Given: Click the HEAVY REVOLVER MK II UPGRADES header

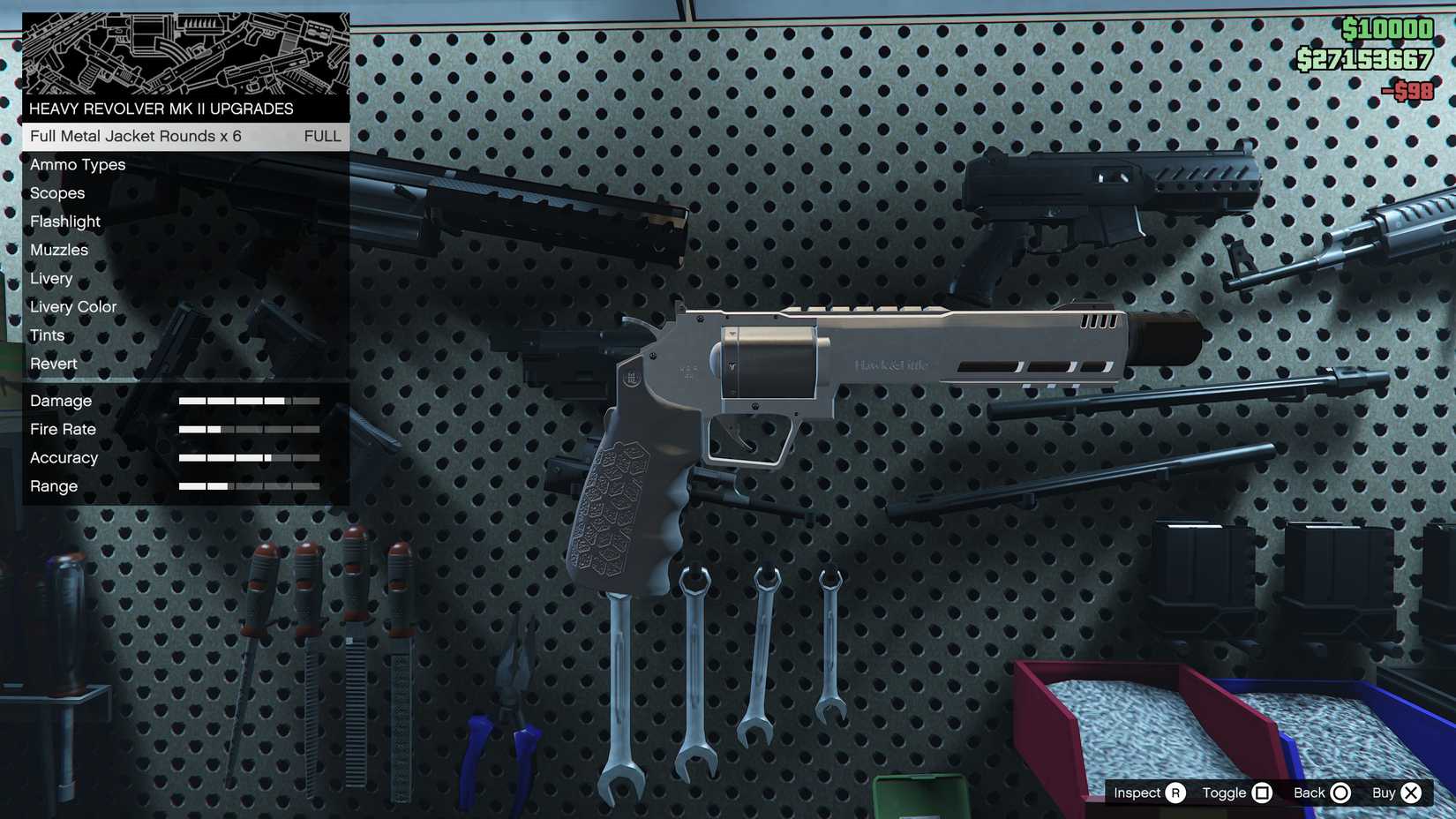Looking at the screenshot, I should point(161,109).
